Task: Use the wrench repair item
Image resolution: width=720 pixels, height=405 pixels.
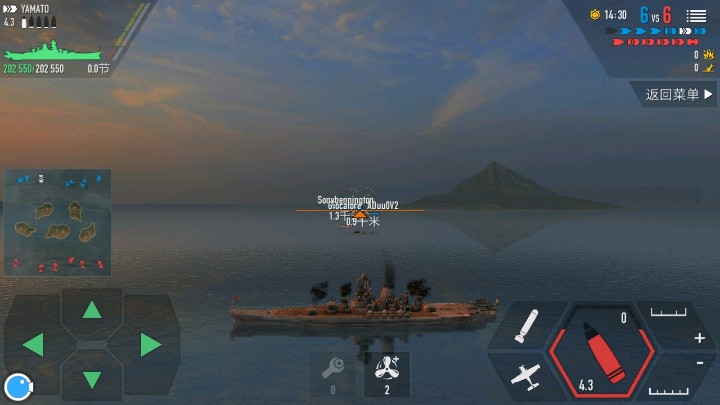Action: [x=333, y=372]
